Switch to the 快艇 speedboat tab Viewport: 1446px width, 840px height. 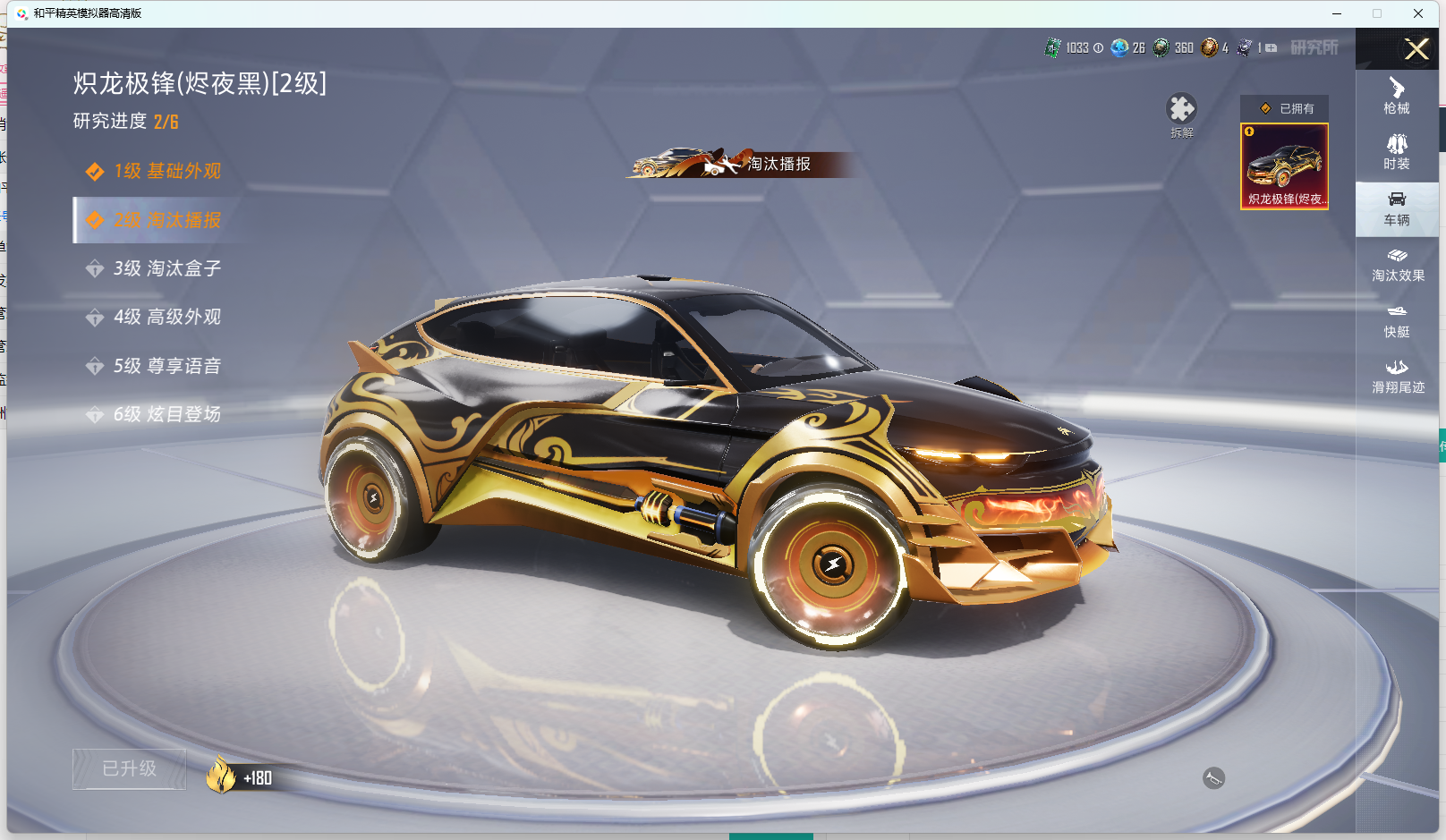(1397, 320)
